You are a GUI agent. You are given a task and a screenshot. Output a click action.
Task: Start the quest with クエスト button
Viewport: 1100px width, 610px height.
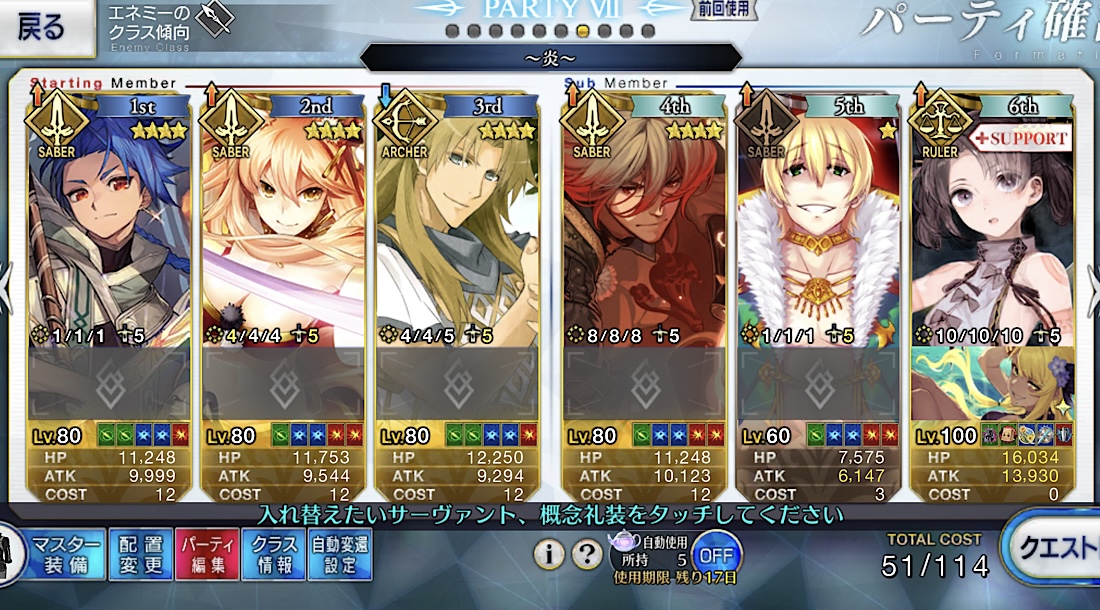[1055, 550]
